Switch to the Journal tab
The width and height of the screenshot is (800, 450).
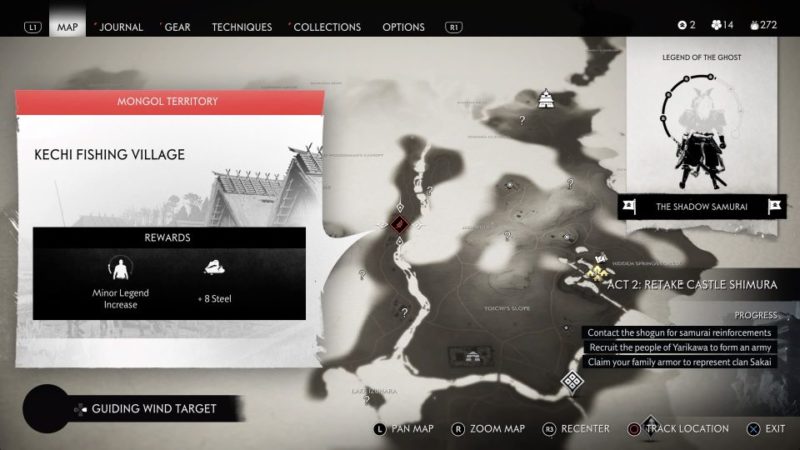(x=121, y=27)
